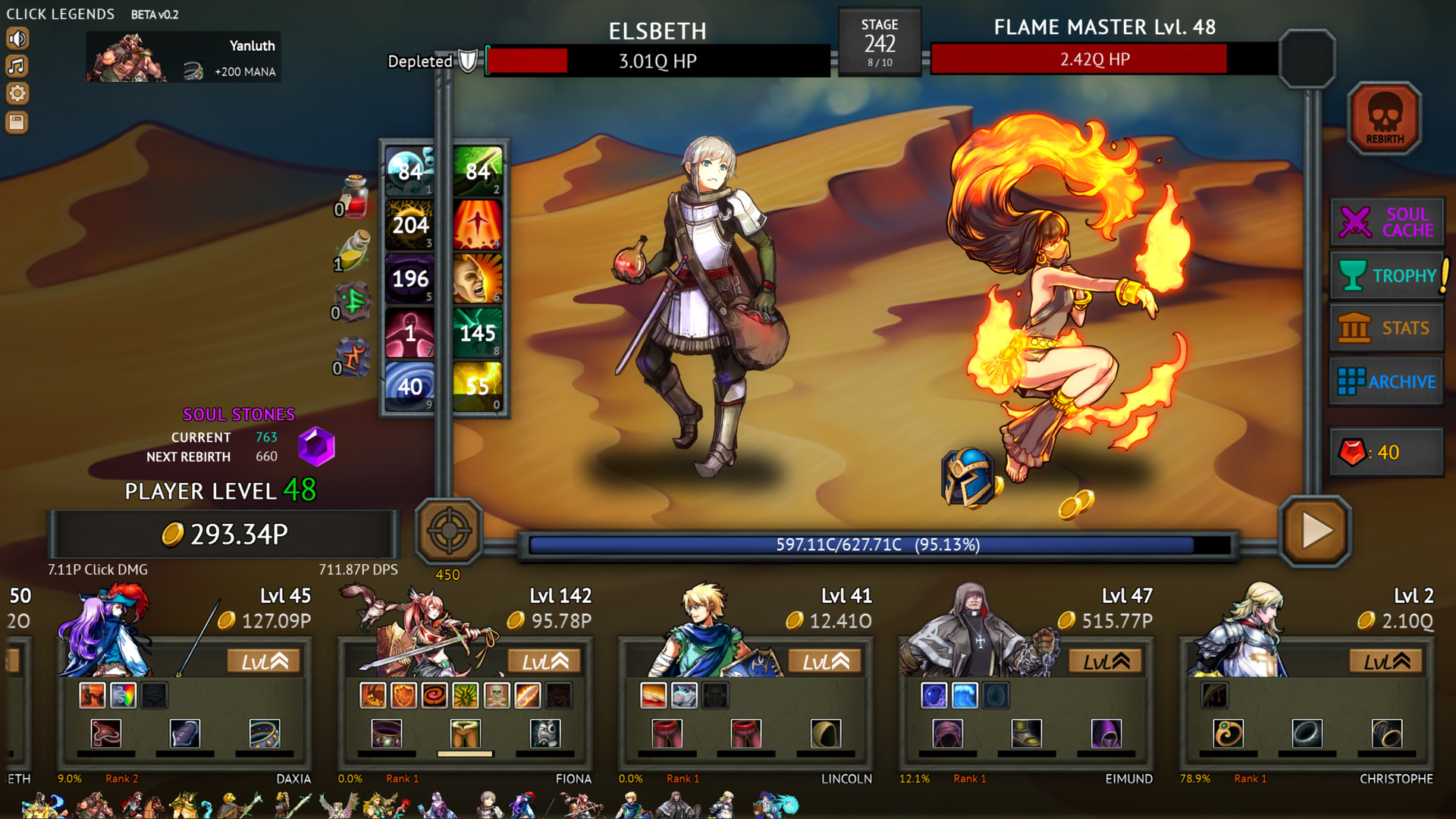Cast the skill in hotkey slot 3
Viewport: 1456px width, 819px height.
click(x=409, y=224)
